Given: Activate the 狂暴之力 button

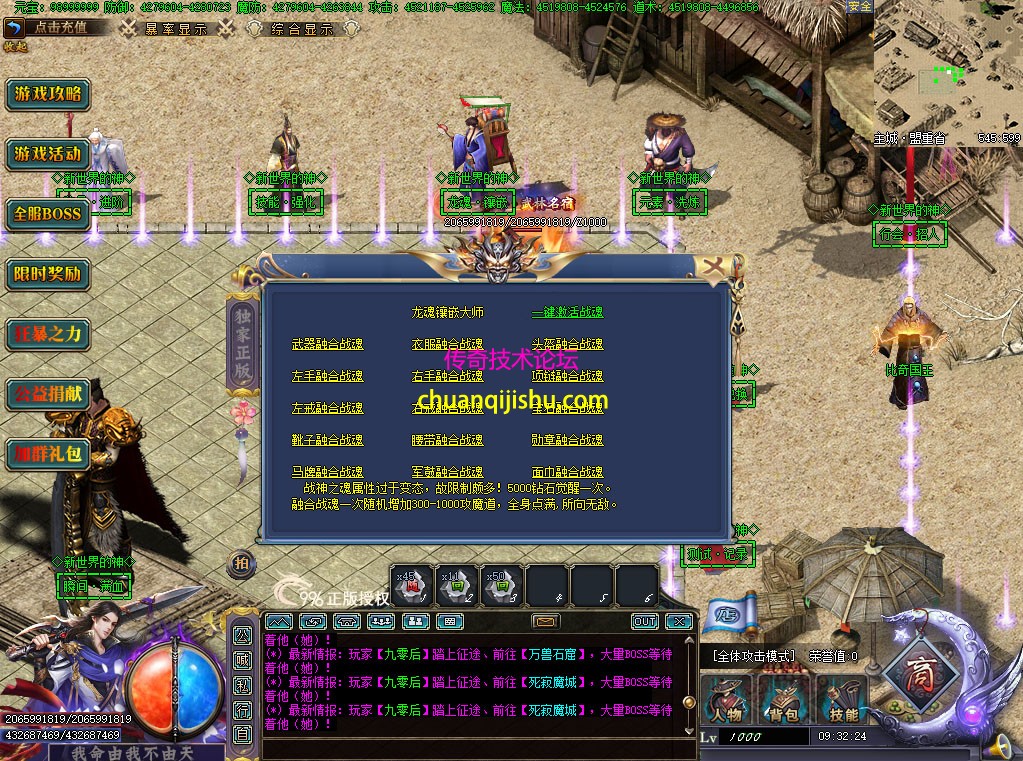Looking at the screenshot, I should pyautogui.click(x=47, y=334).
